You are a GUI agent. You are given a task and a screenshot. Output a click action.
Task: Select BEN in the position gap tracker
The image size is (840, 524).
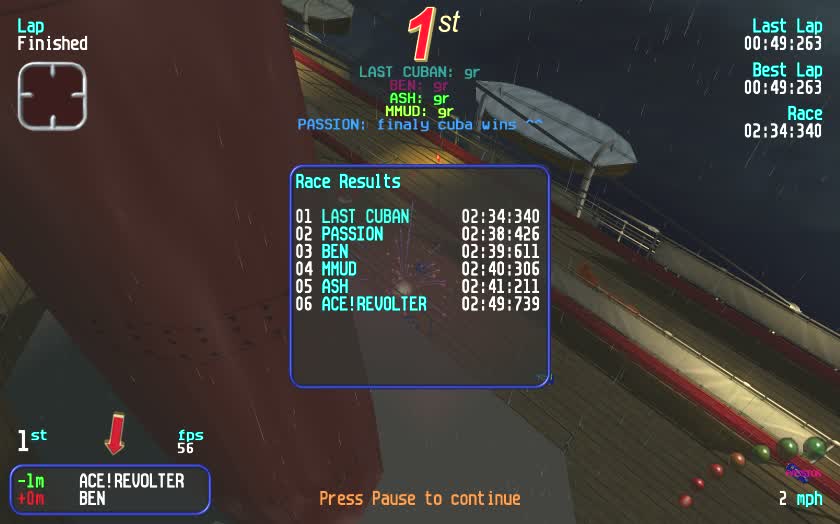pyautogui.click(x=94, y=497)
